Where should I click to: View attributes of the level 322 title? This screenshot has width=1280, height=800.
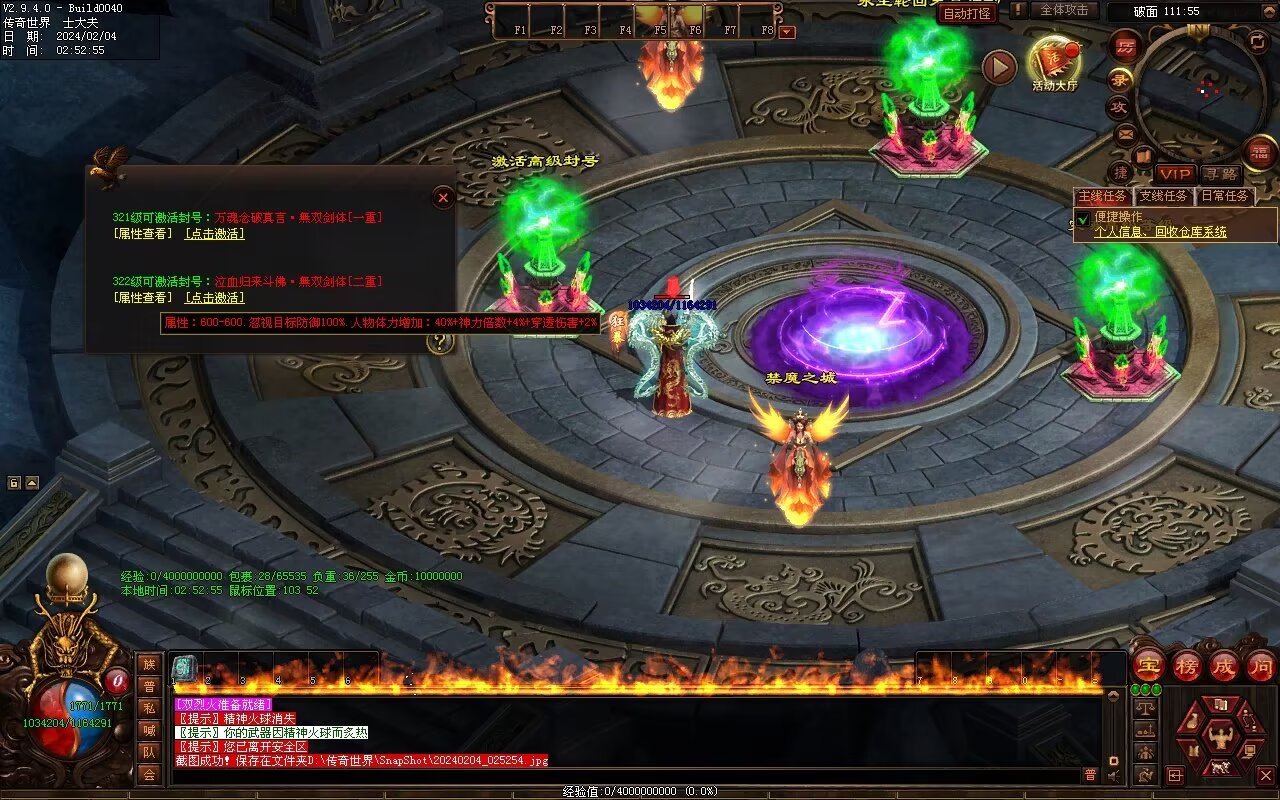(143, 298)
